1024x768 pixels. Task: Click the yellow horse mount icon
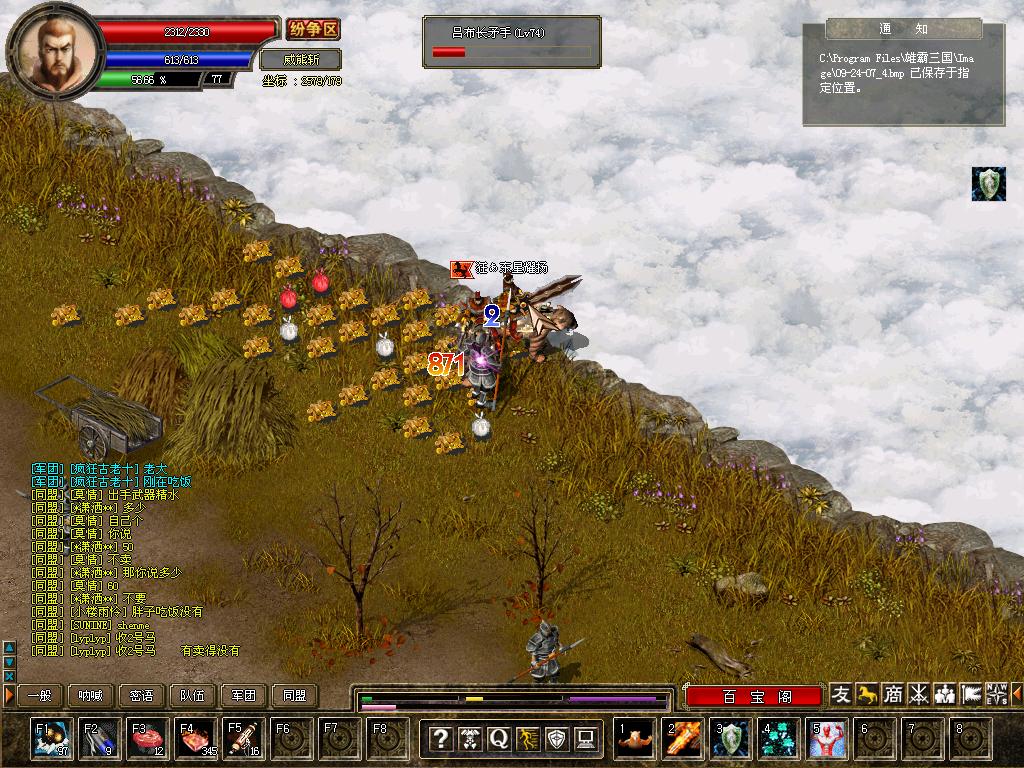[867, 694]
